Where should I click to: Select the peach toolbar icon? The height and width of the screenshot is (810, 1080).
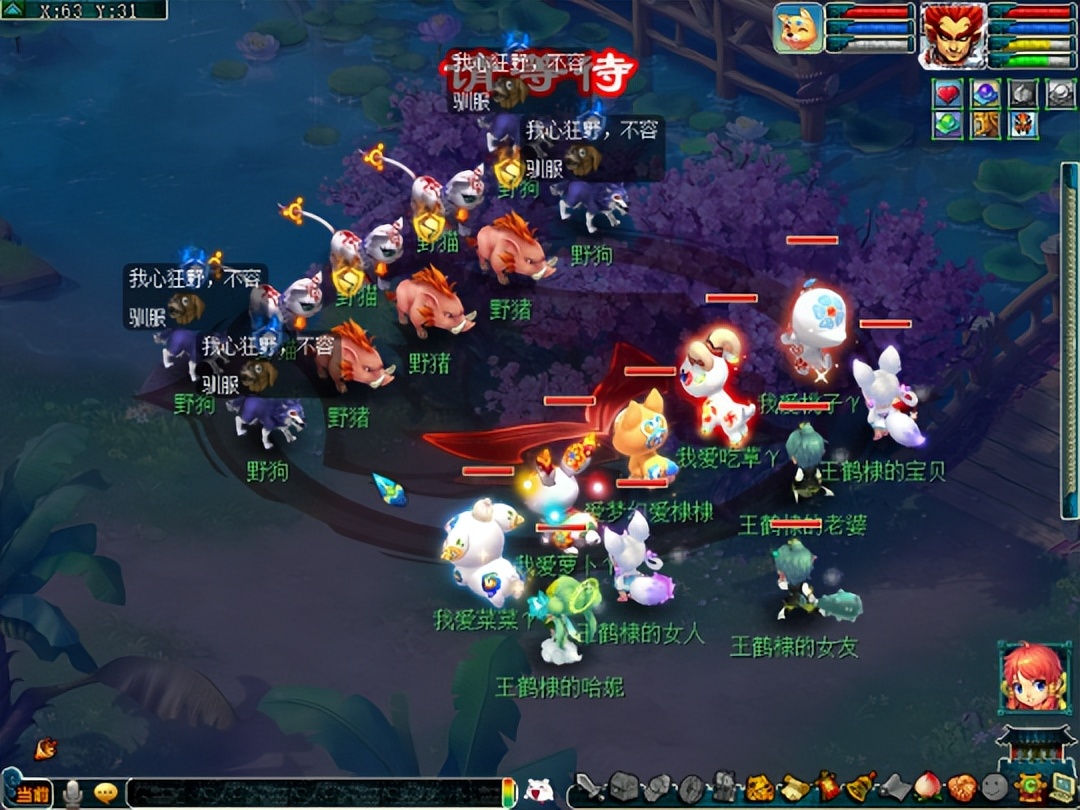point(928,787)
